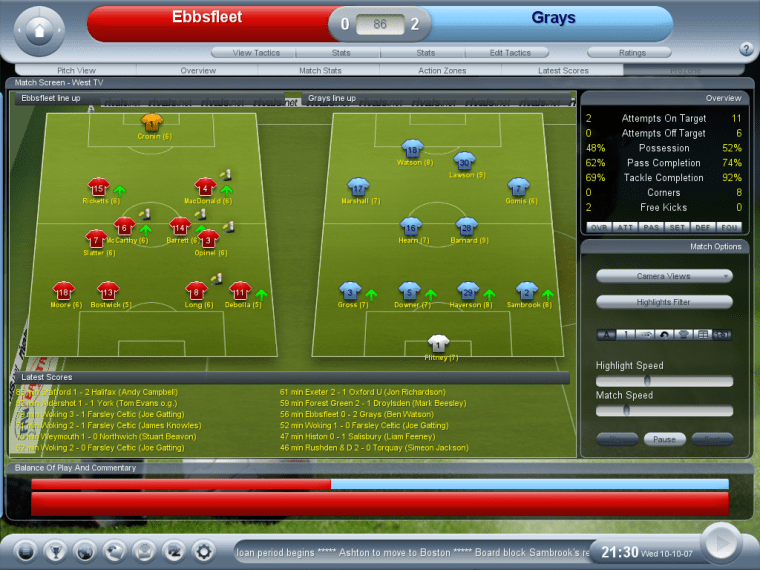This screenshot has width=760, height=570.
Task: Adjust the Highlight Speed slider
Action: tap(648, 381)
